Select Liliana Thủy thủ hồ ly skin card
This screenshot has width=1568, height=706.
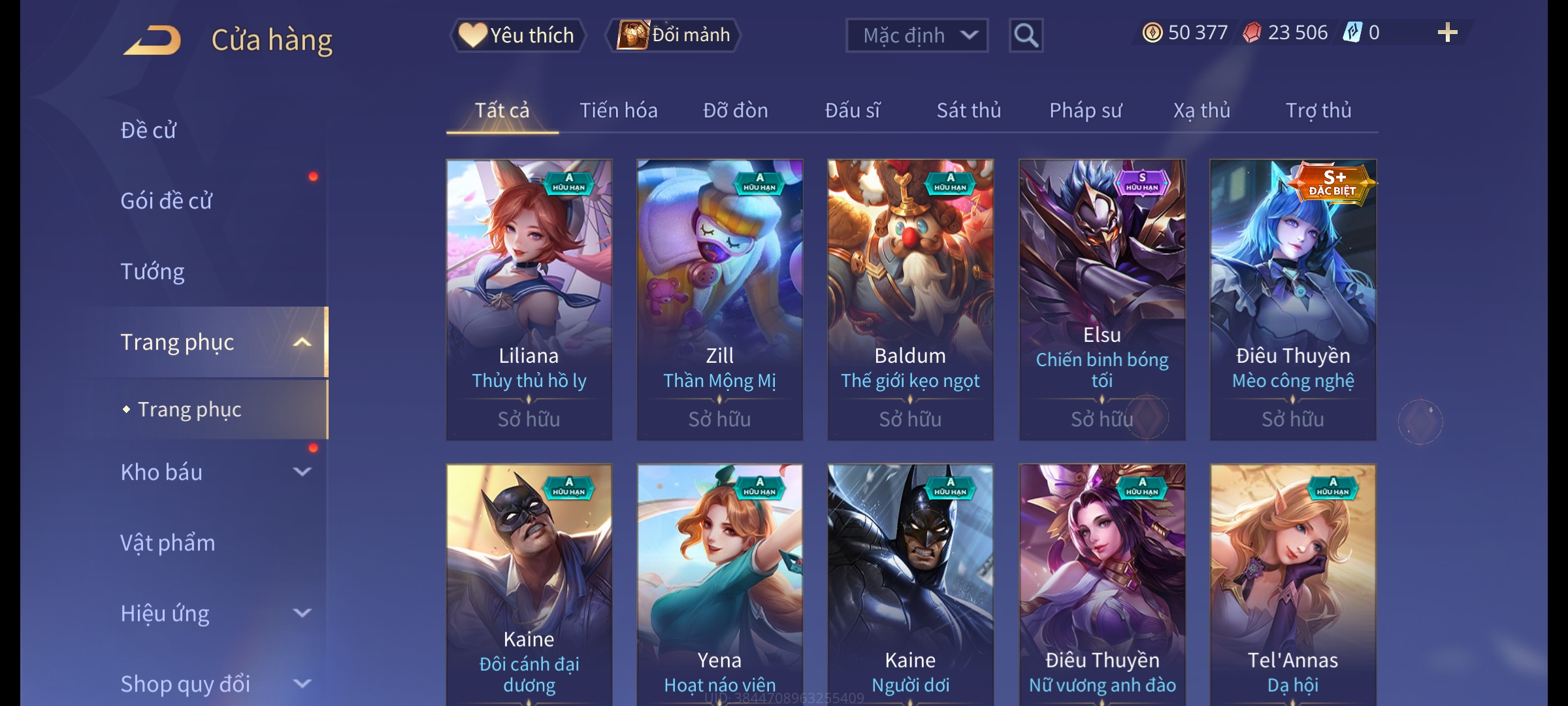[529, 299]
